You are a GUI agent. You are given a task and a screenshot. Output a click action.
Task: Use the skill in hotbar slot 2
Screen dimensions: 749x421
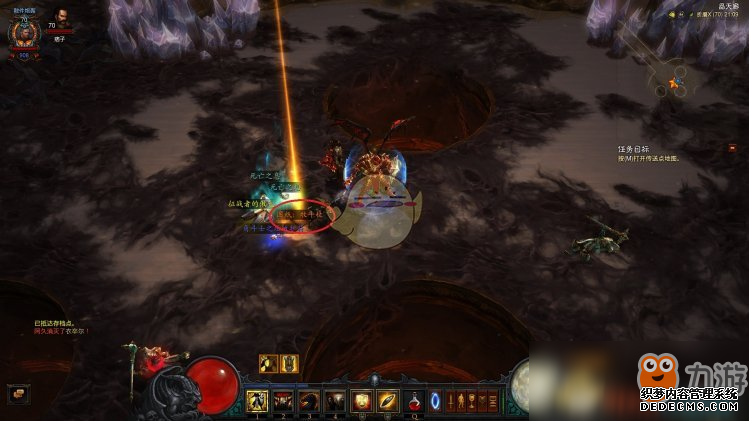283,401
